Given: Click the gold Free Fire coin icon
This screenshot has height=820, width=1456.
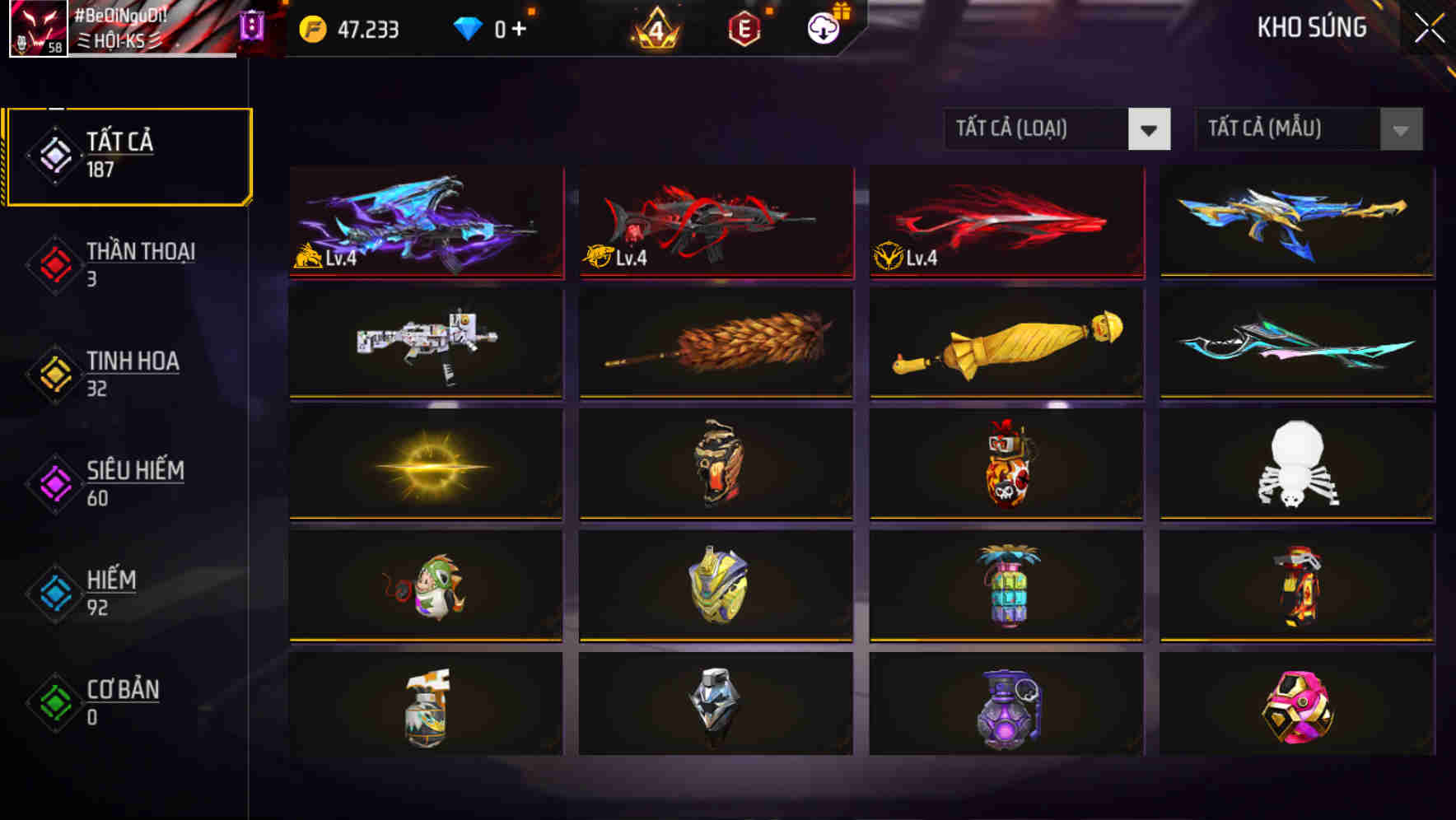Looking at the screenshot, I should [311, 27].
